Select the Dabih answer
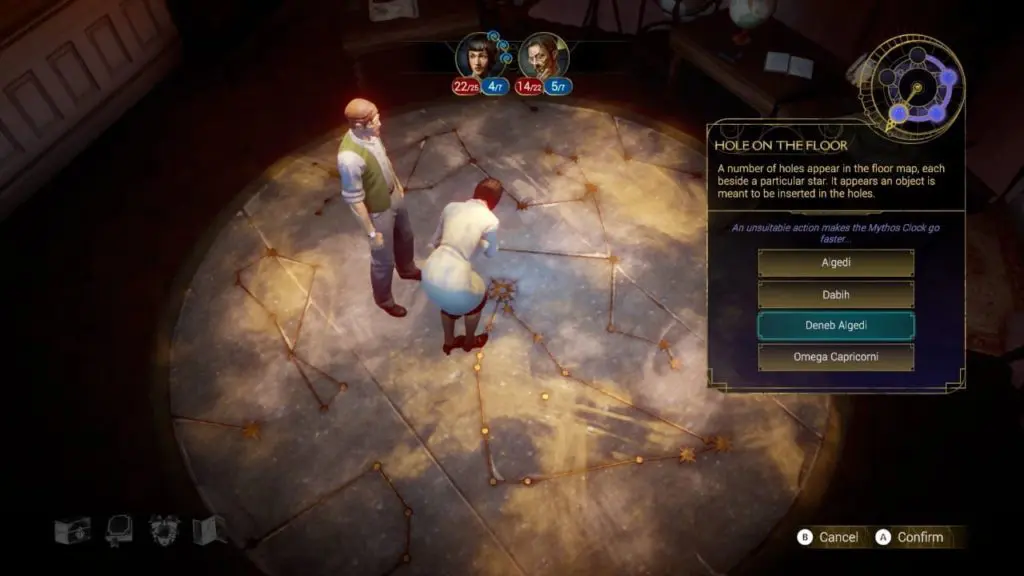This screenshot has width=1024, height=576. click(836, 294)
